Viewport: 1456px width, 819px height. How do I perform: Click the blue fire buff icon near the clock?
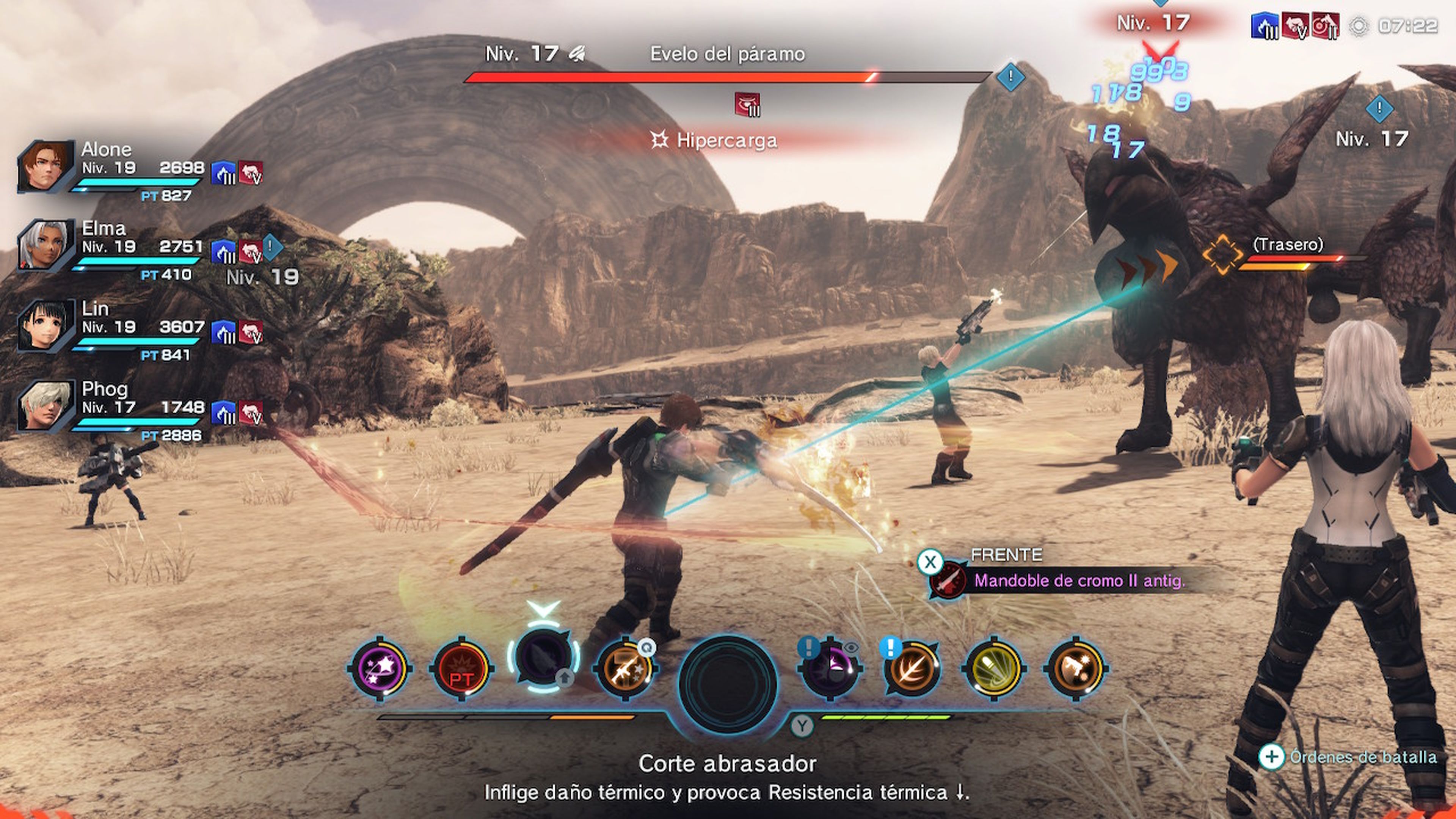click(1265, 25)
